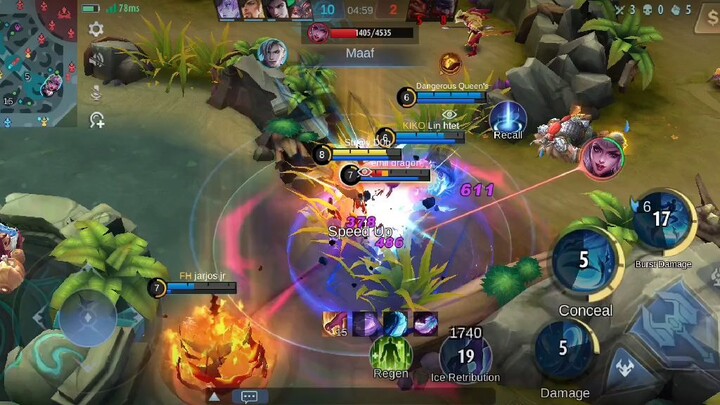Activate the Recall button
Image resolution: width=720 pixels, height=405 pixels.
click(508, 117)
